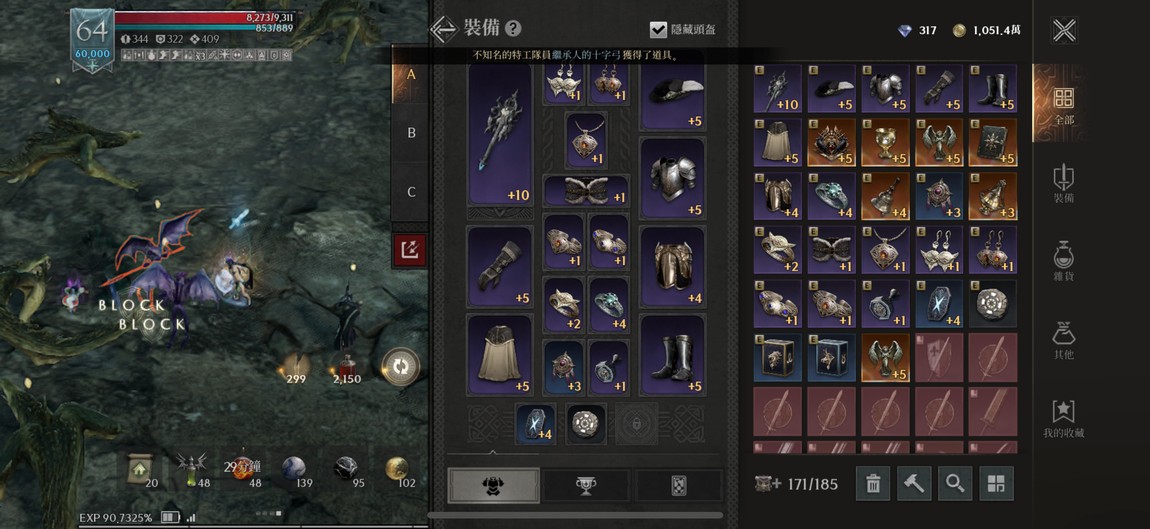This screenshot has height=529, width=1150.
Task: Close the equipment window with the X
Action: point(1064,30)
